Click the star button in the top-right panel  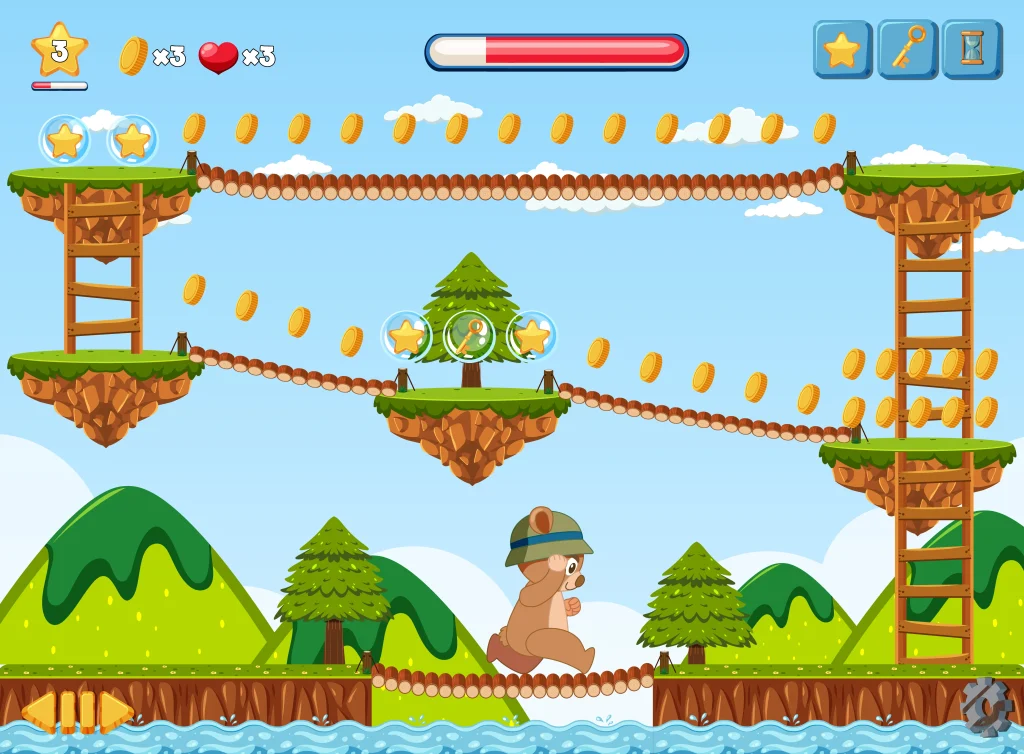(x=842, y=49)
